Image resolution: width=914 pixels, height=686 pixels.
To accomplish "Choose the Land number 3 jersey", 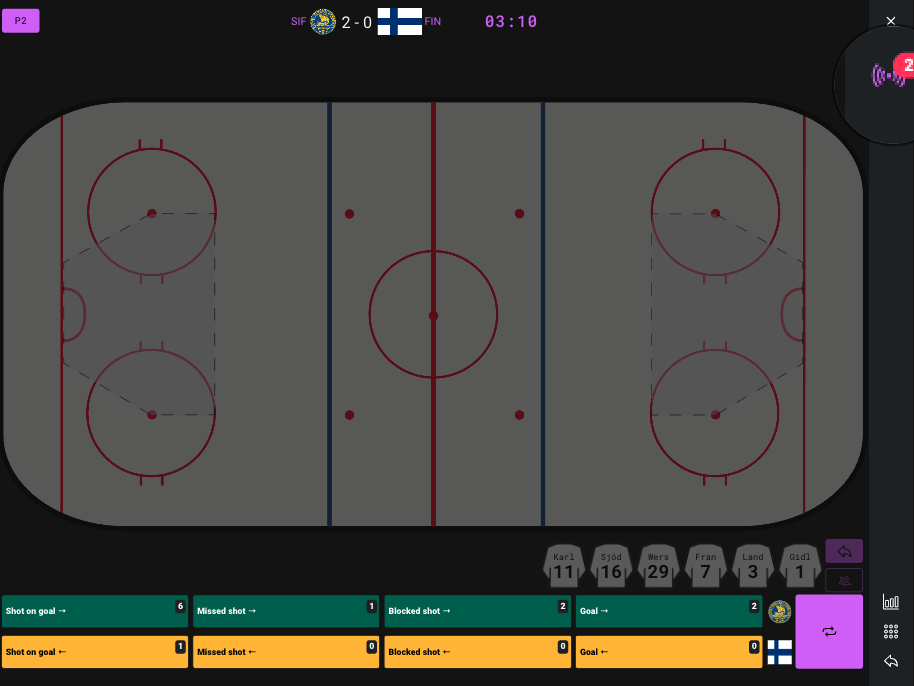I will [752, 567].
